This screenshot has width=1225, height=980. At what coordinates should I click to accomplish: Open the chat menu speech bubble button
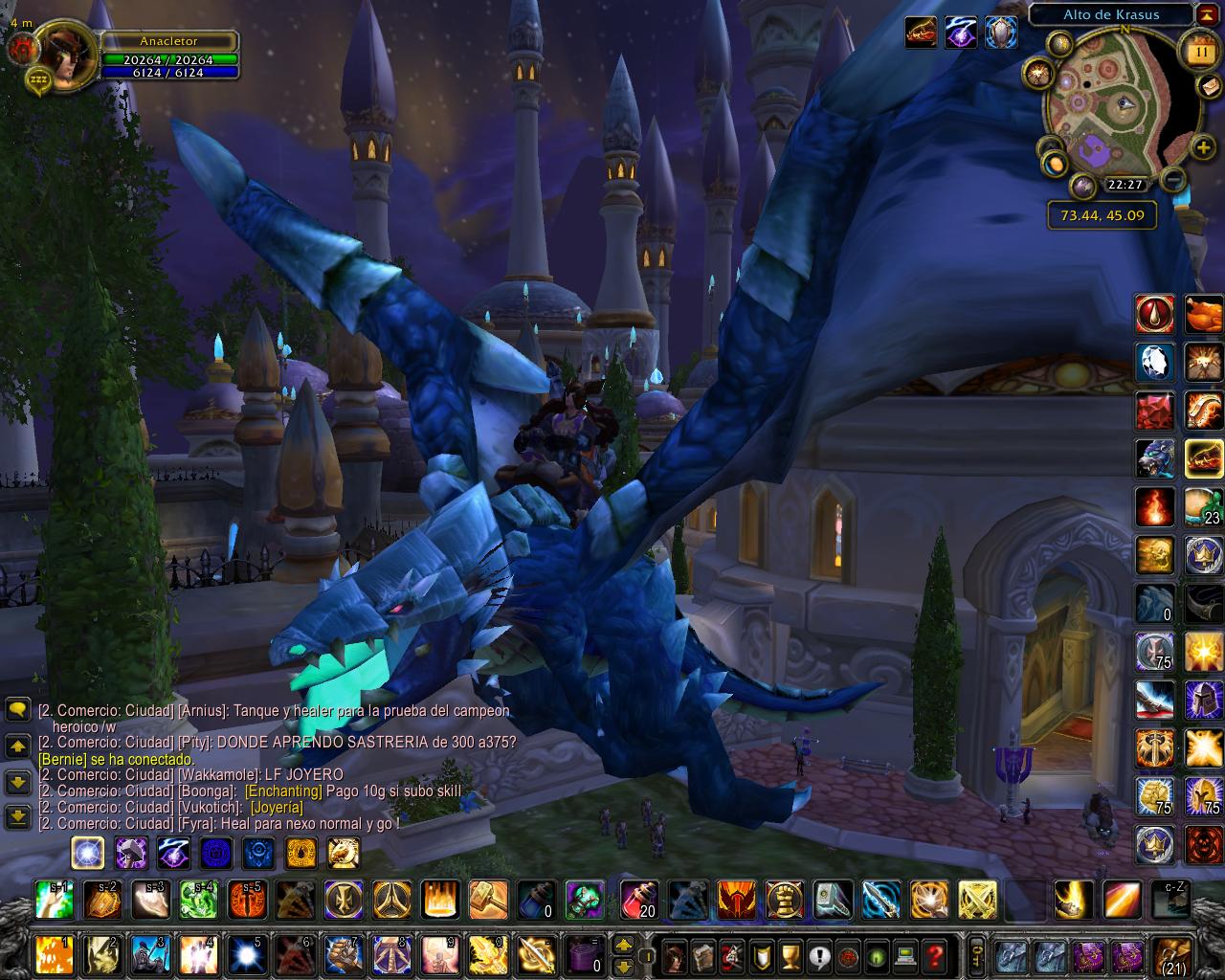[18, 709]
